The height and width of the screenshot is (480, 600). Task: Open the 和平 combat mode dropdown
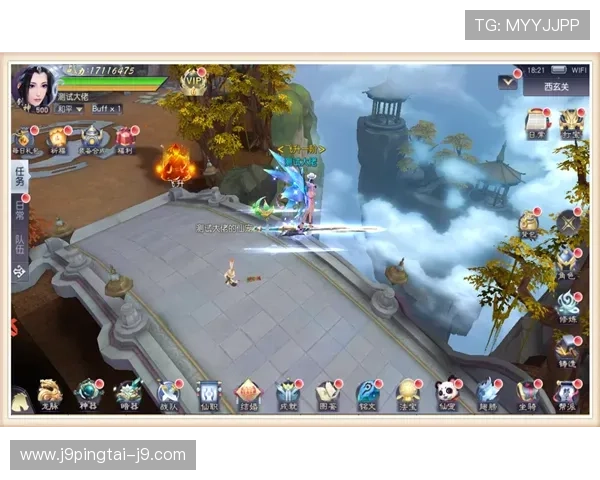[70, 108]
